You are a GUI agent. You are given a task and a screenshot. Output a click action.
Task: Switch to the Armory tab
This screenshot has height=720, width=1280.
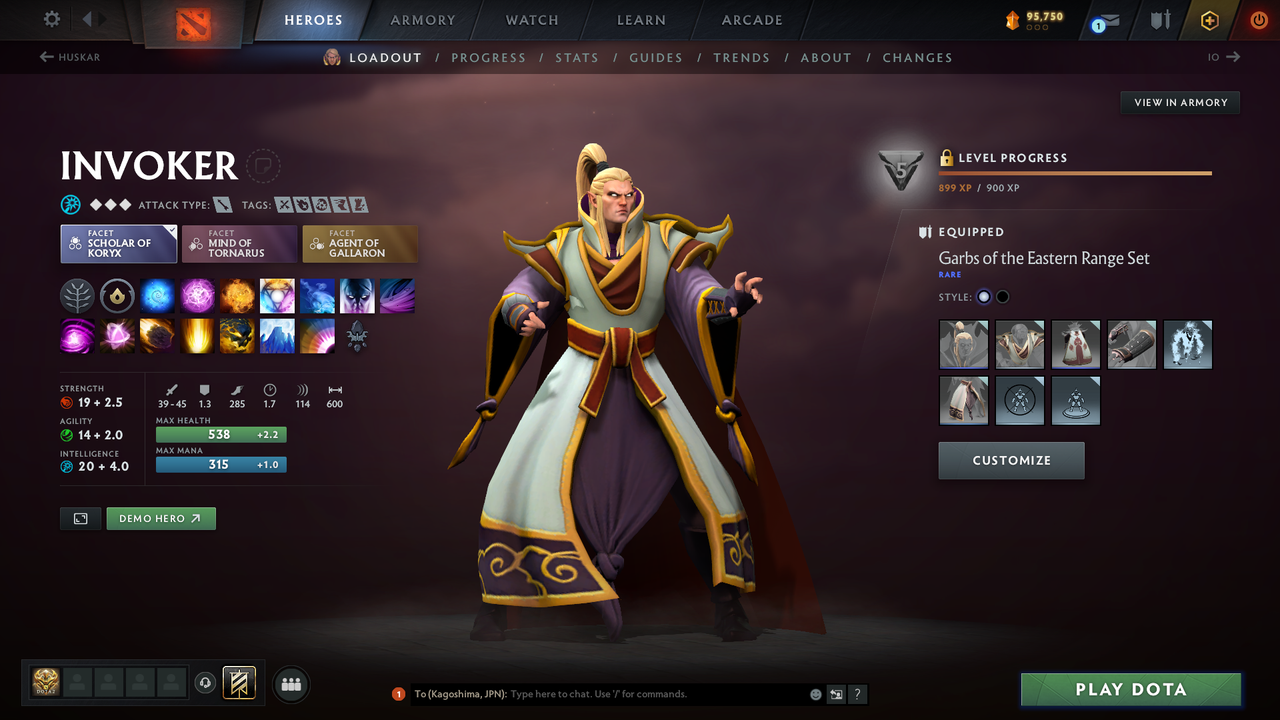click(x=422, y=19)
